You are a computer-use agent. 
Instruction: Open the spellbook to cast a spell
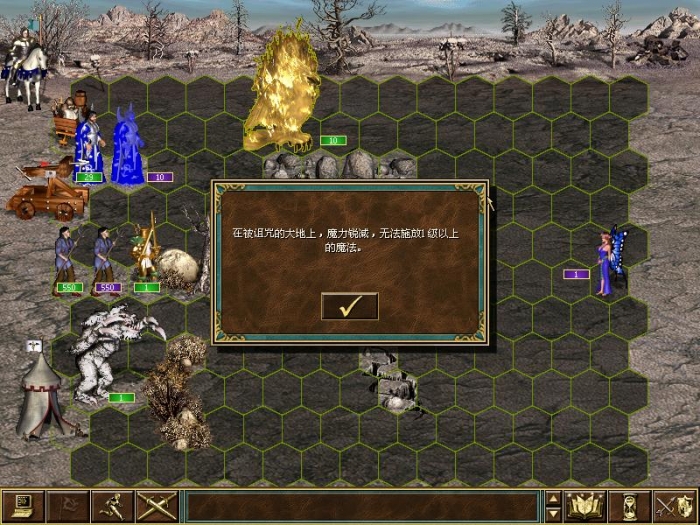586,507
